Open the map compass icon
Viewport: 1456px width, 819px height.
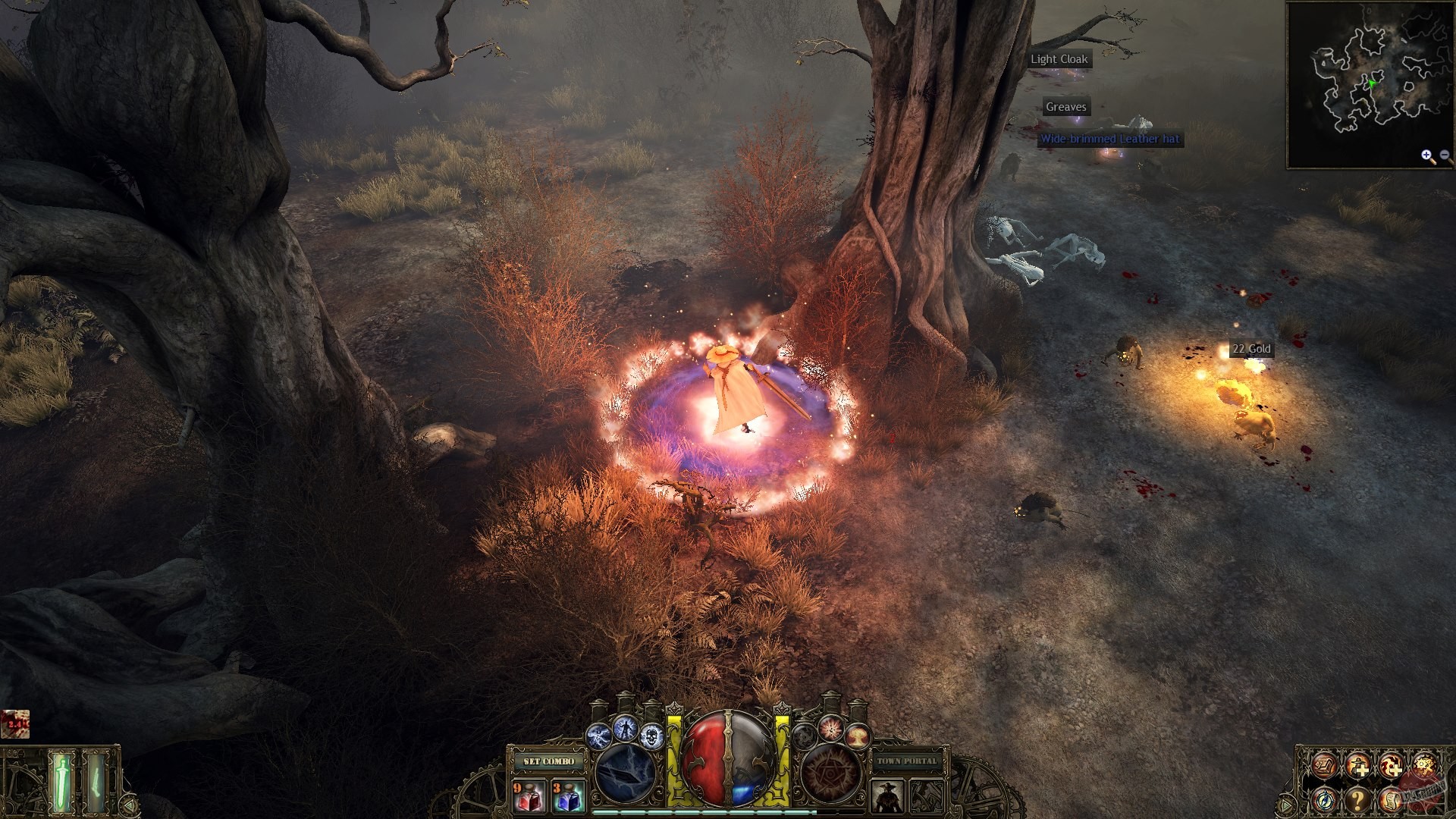click(x=1325, y=801)
